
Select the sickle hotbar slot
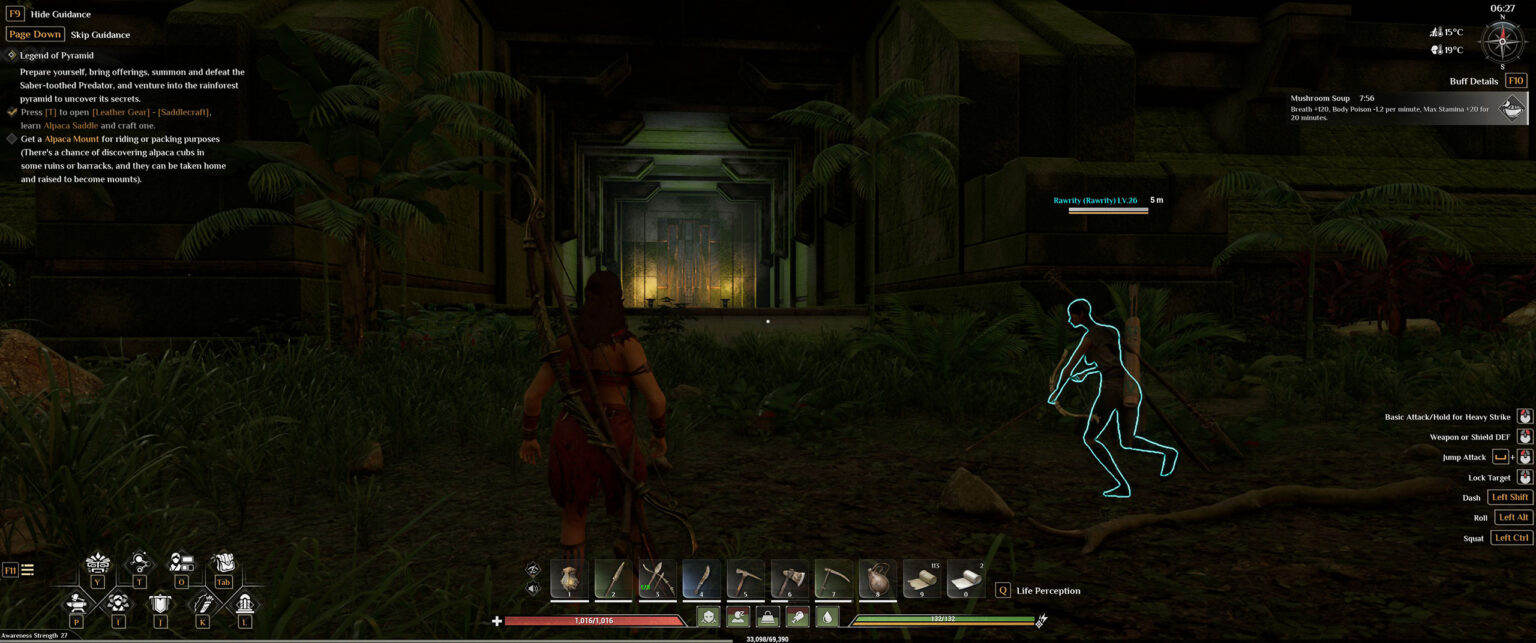tap(833, 579)
